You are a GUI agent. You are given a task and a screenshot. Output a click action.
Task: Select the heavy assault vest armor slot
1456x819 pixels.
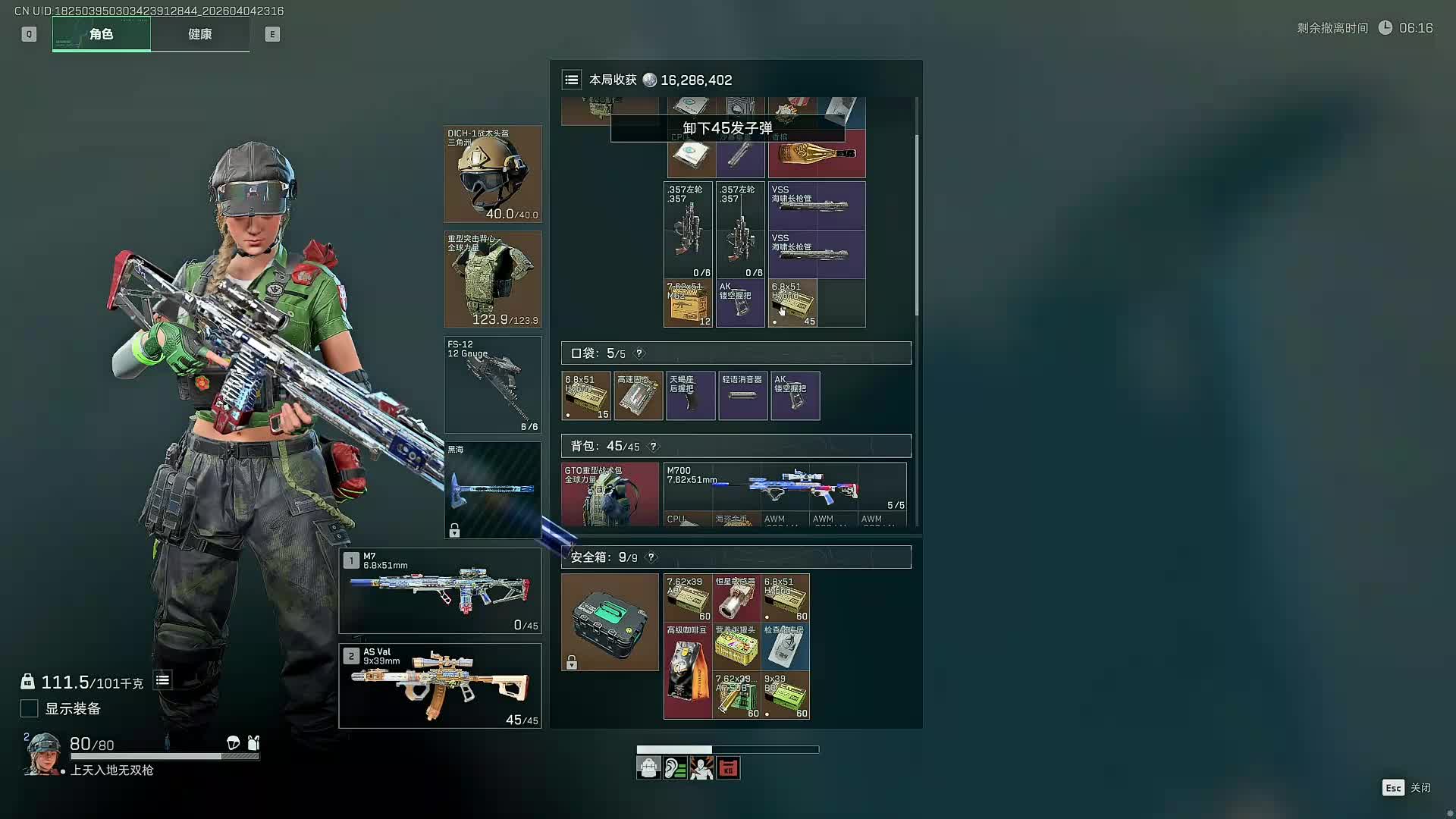coord(492,280)
